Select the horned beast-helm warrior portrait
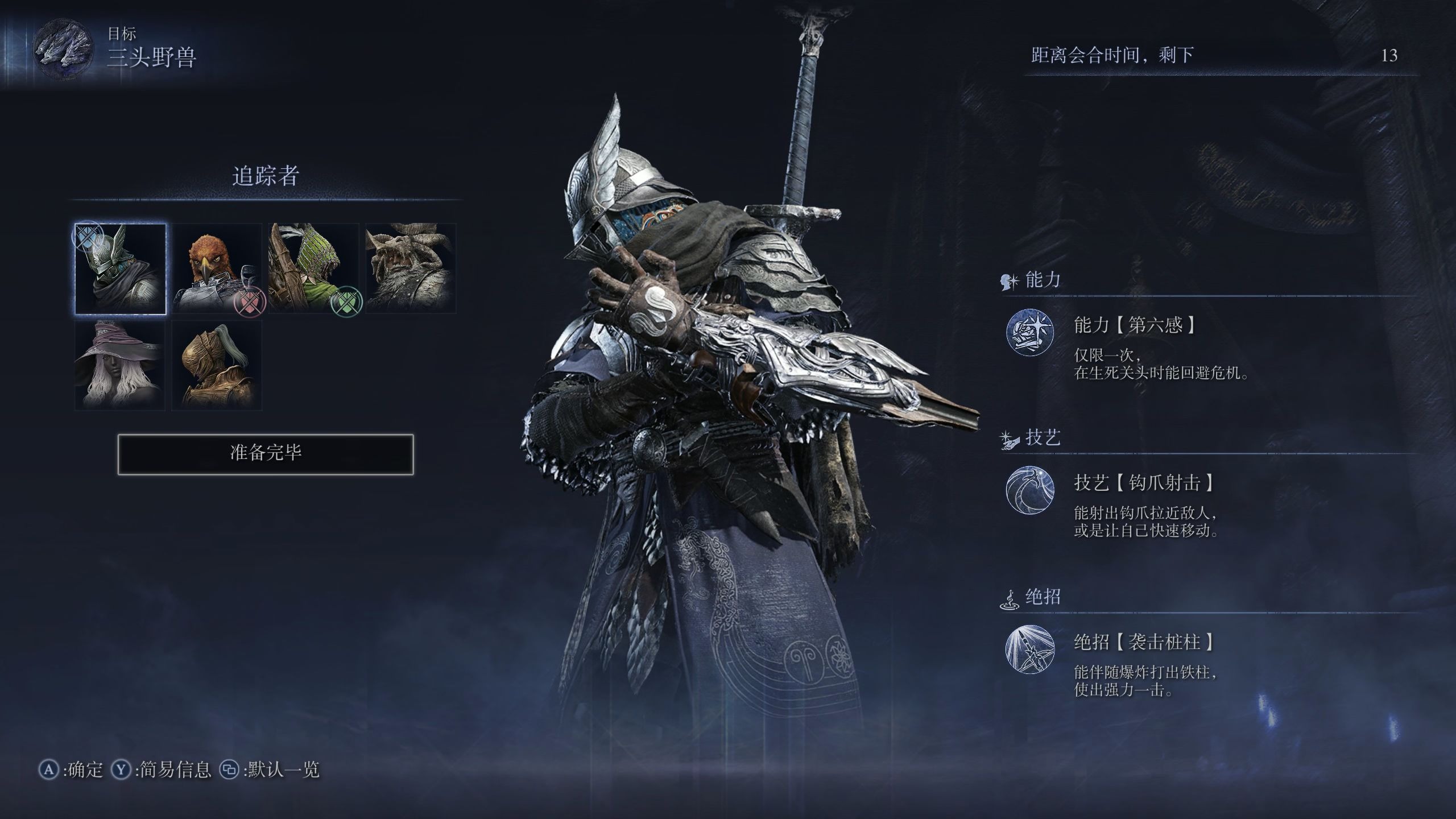Image resolution: width=1456 pixels, height=819 pixels. point(410,269)
